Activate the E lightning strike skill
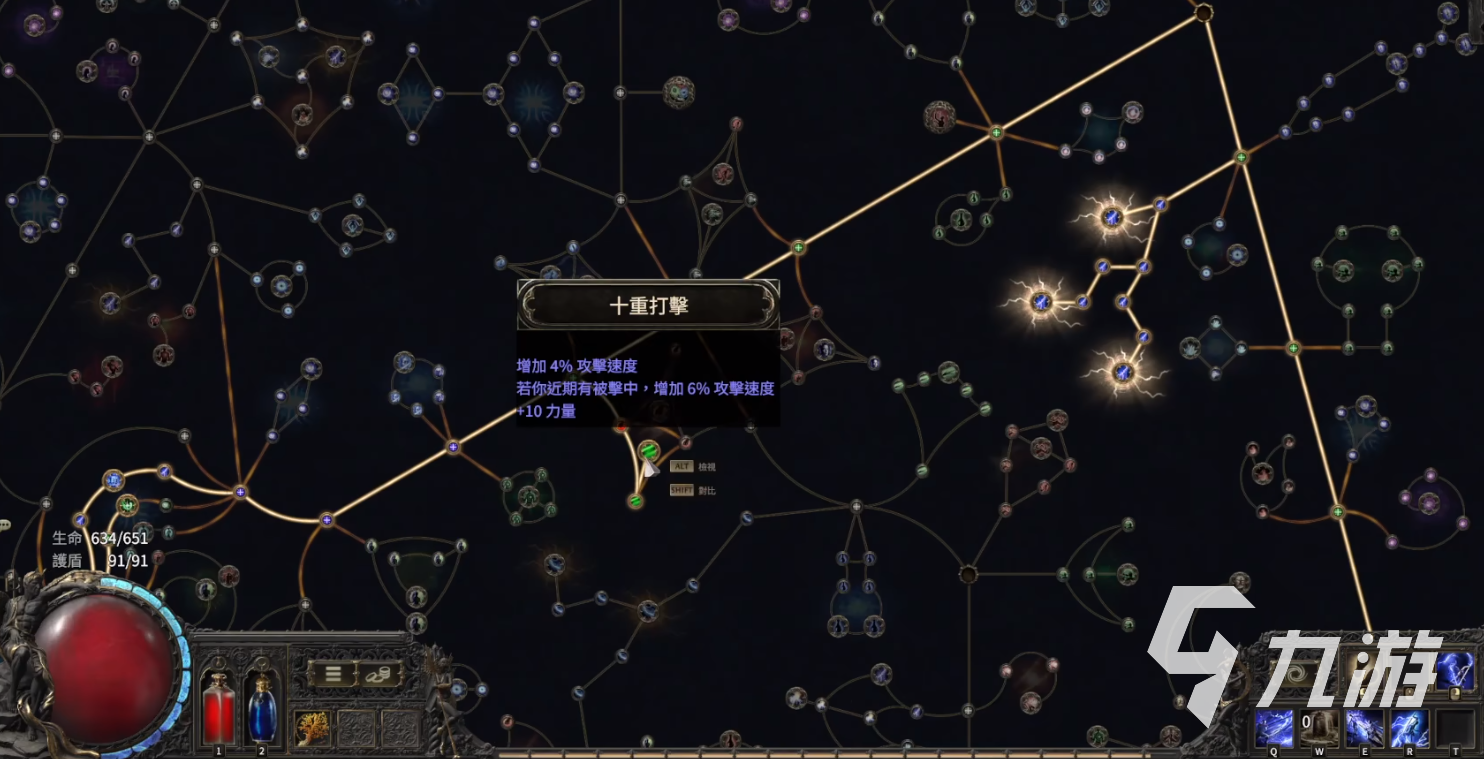Viewport: 1484px width, 759px height. tap(1364, 729)
